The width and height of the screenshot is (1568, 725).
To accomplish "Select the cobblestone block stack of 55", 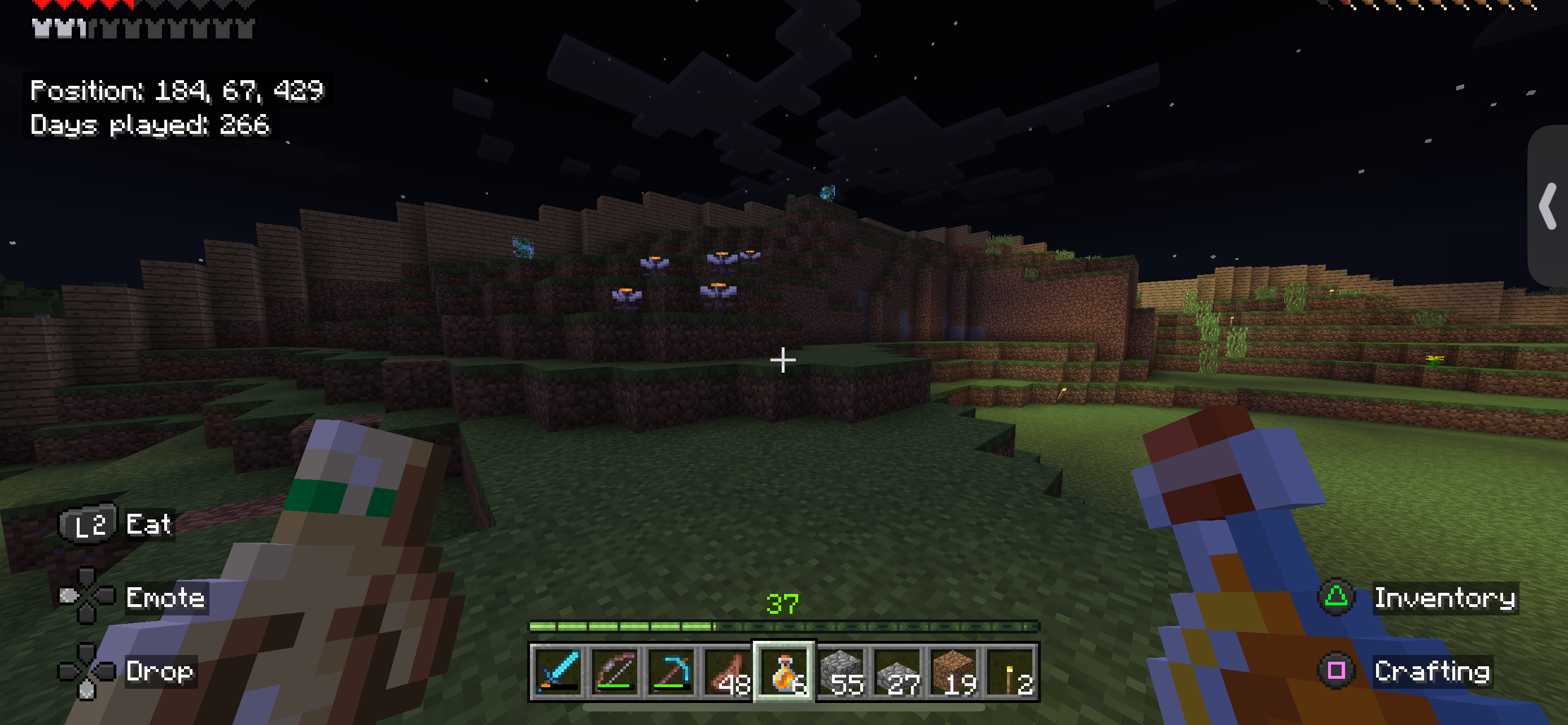I will tap(841, 671).
